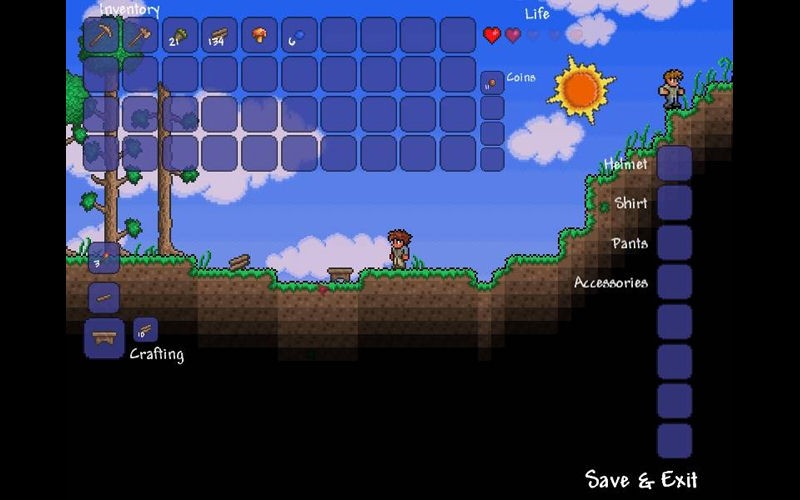The height and width of the screenshot is (500, 800).
Task: Click Save & Exit
Action: coord(641,479)
